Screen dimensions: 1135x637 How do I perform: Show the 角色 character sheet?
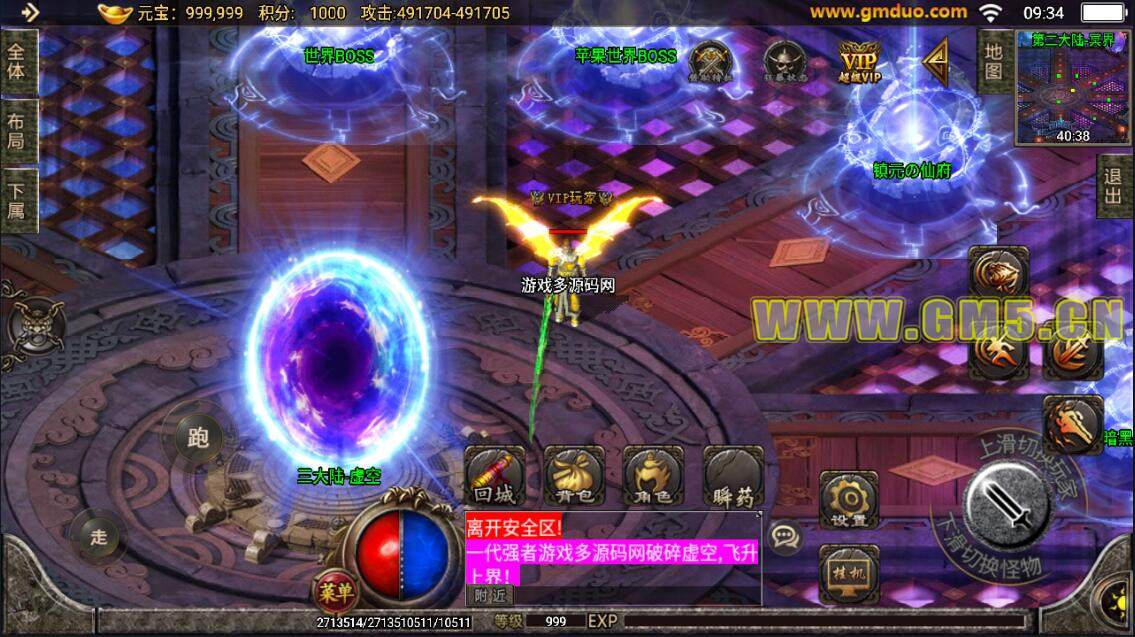653,476
